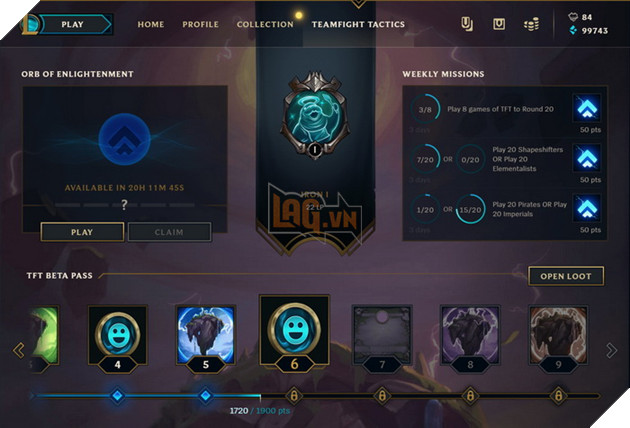
Task: Select the Teamfight Tactics tab
Action: tap(358, 24)
